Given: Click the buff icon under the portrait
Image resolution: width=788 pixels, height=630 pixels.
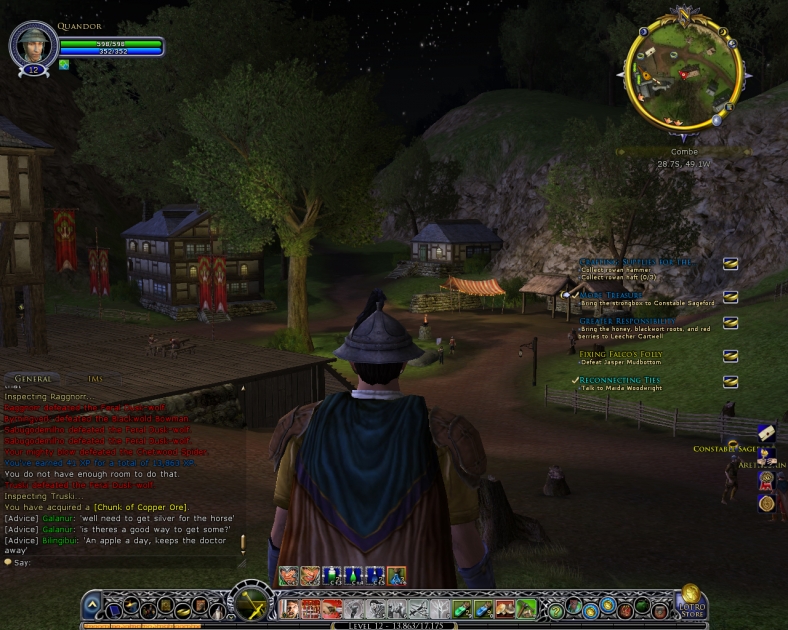Looking at the screenshot, I should [x=64, y=65].
